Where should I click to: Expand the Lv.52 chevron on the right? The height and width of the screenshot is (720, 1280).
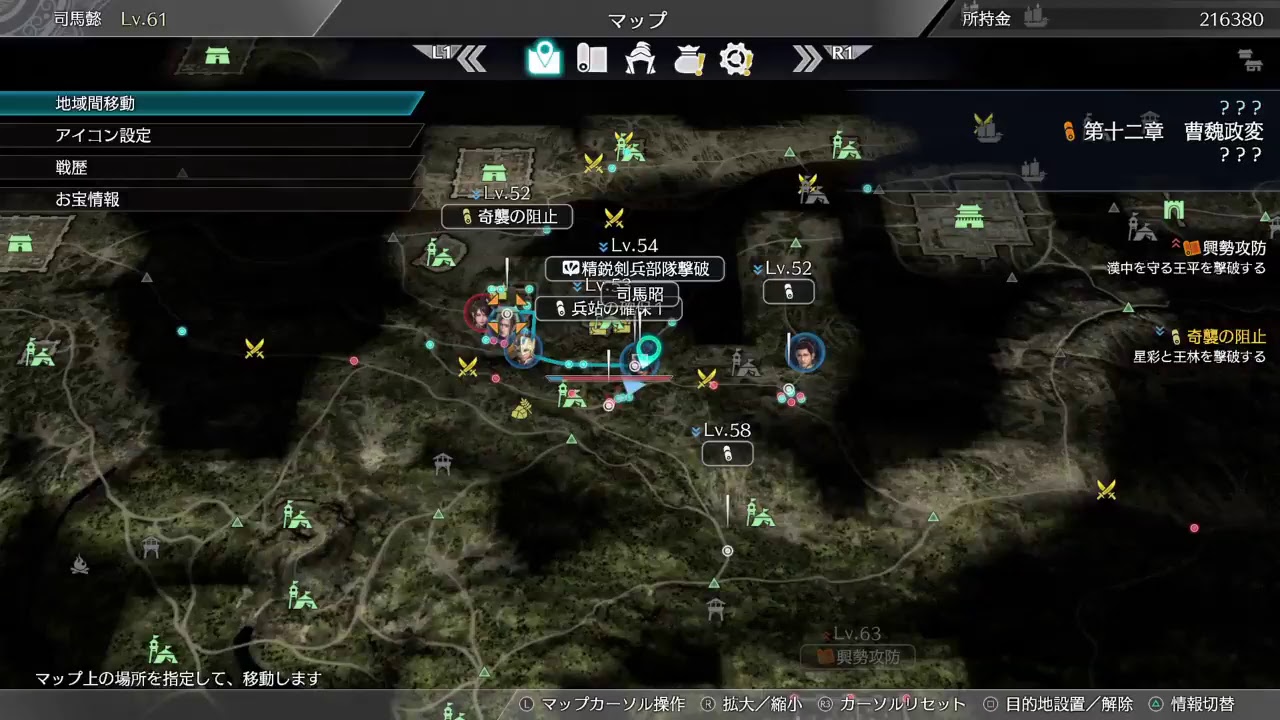757,267
